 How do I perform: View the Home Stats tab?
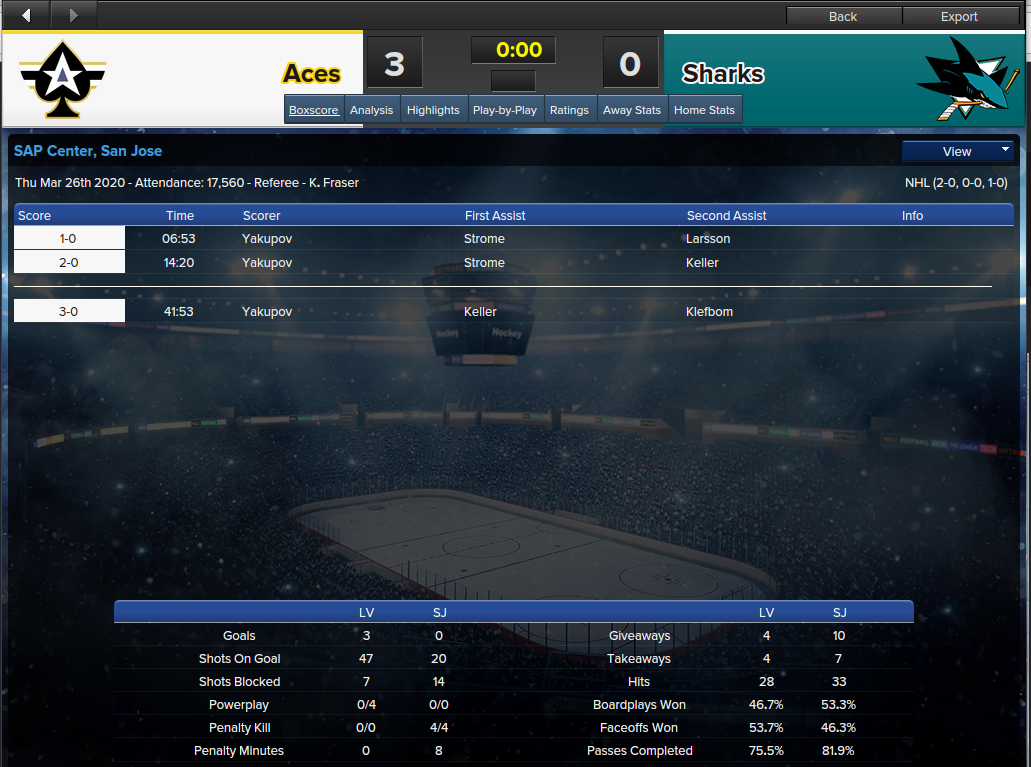[704, 110]
